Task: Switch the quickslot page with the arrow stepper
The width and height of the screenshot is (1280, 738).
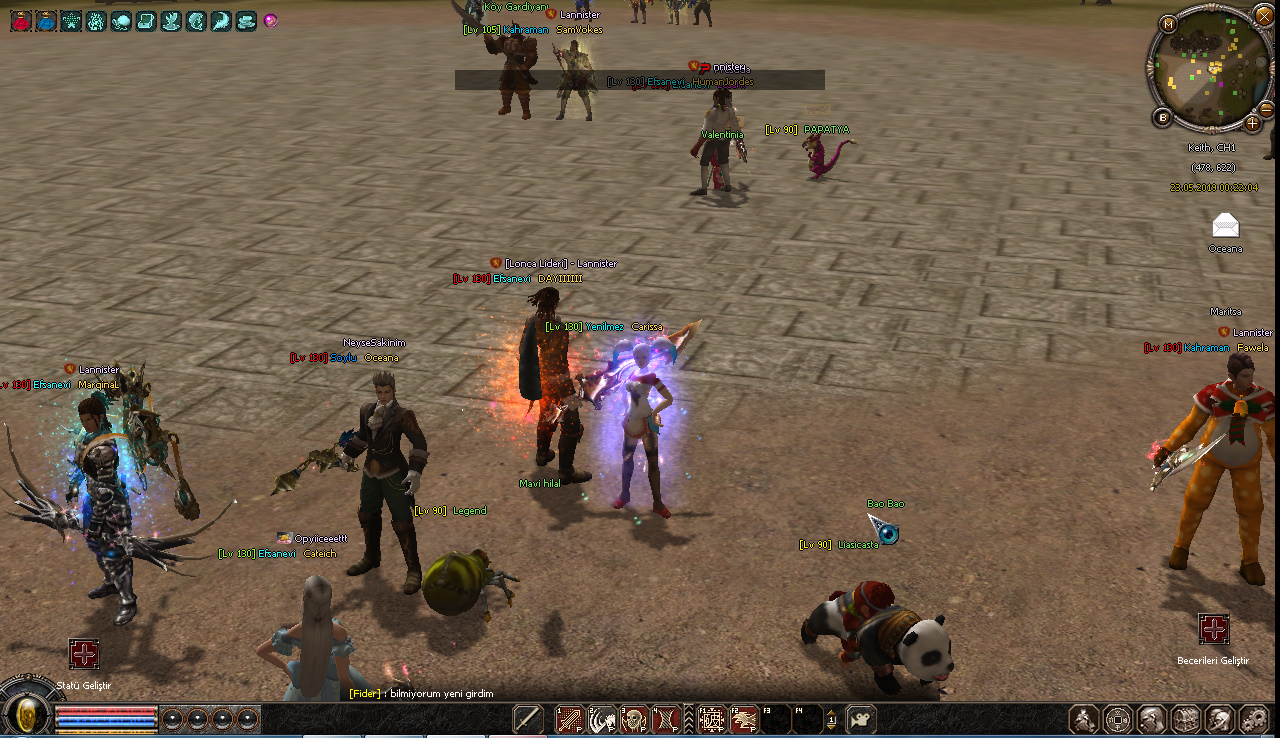Action: (832, 719)
